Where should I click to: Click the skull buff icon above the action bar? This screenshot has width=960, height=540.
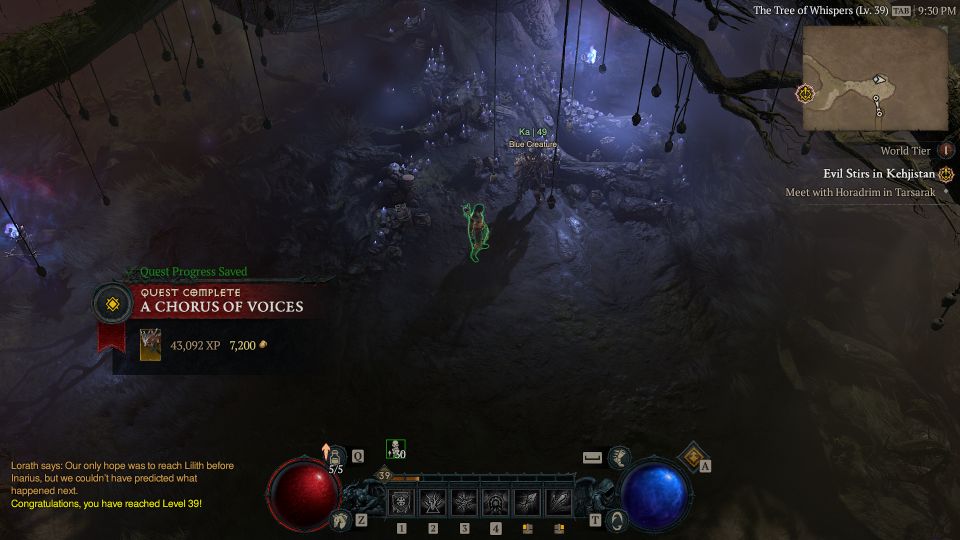tap(395, 449)
